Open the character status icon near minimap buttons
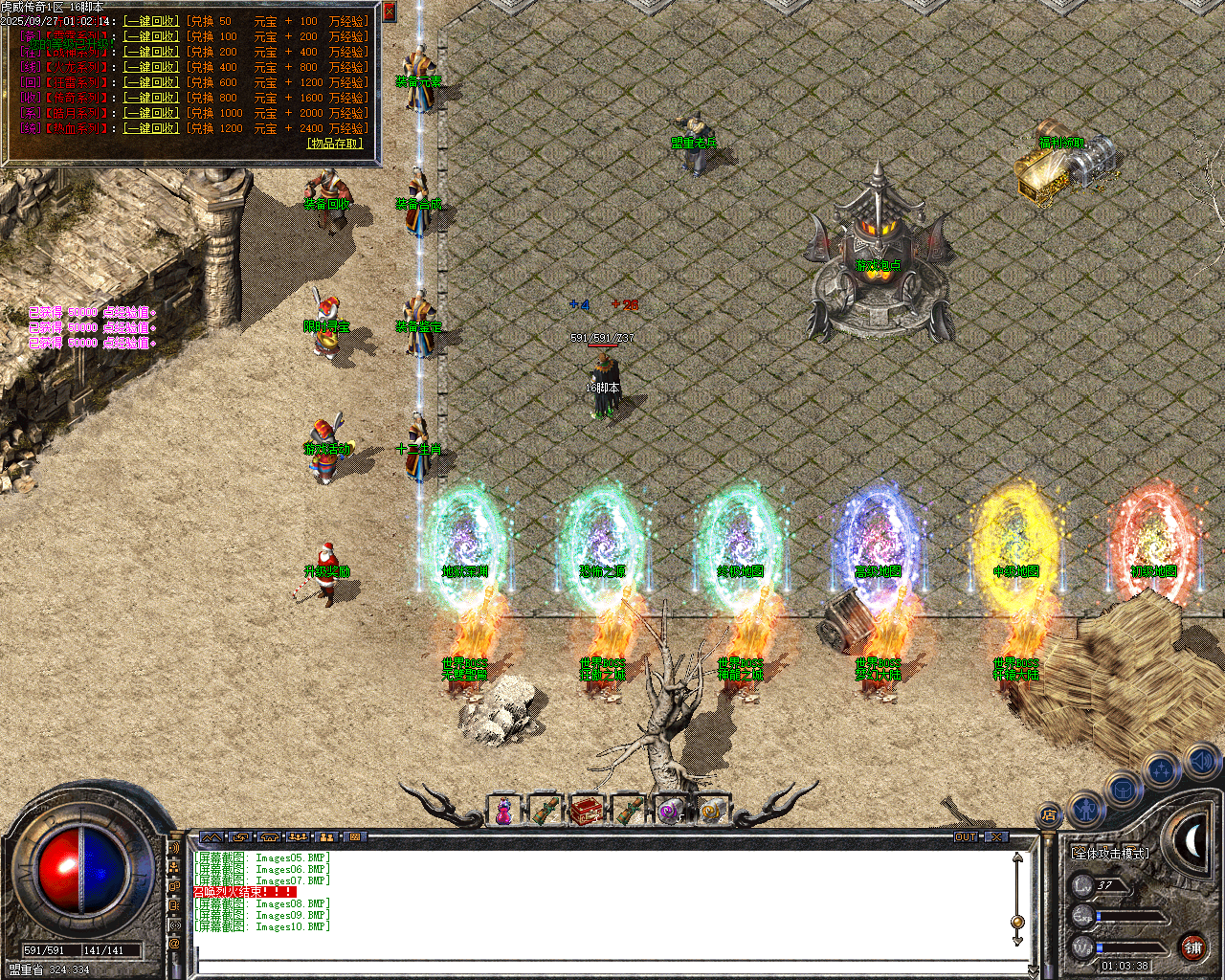The width and height of the screenshot is (1225, 980). click(1086, 809)
